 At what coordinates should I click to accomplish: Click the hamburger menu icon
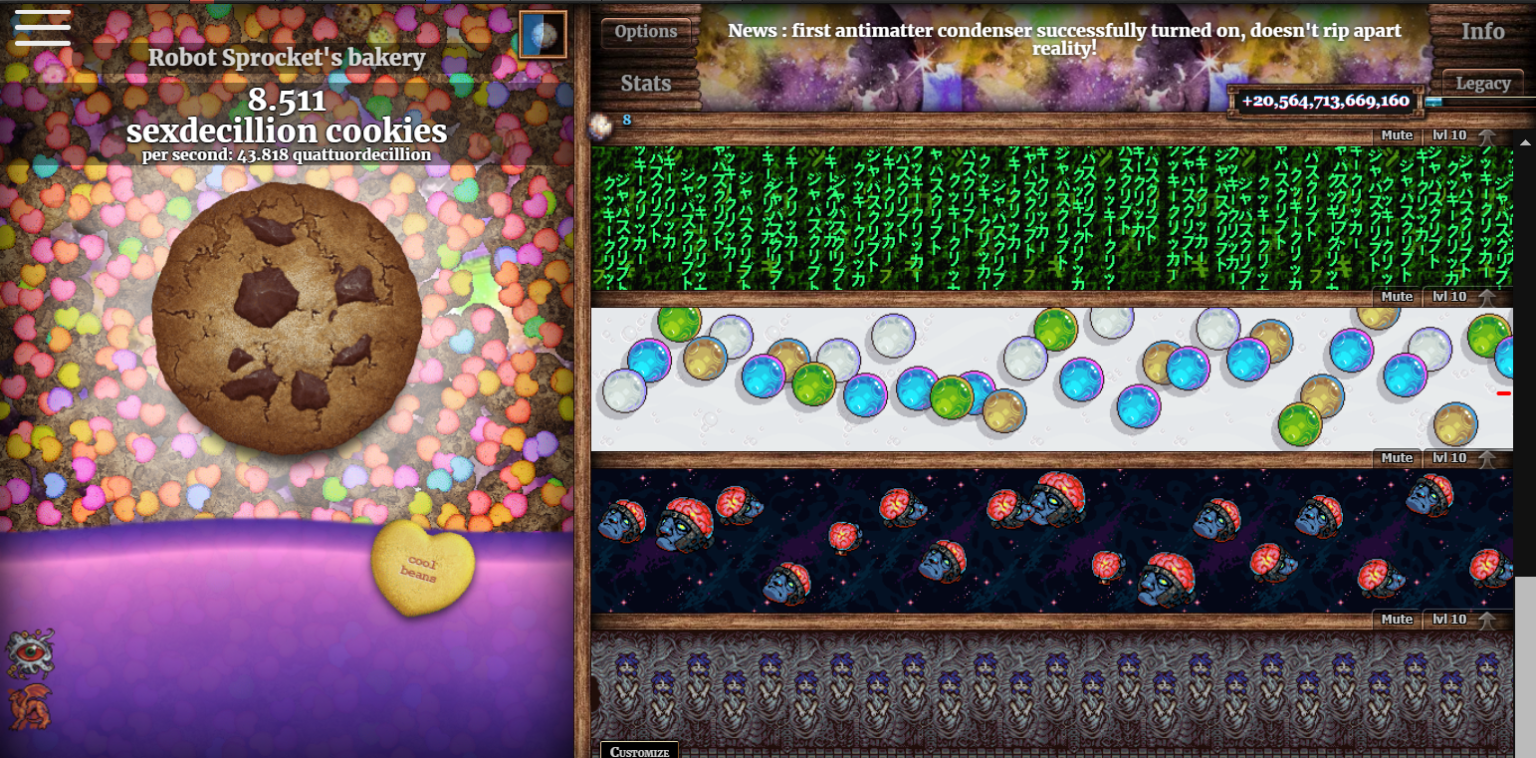click(41, 29)
